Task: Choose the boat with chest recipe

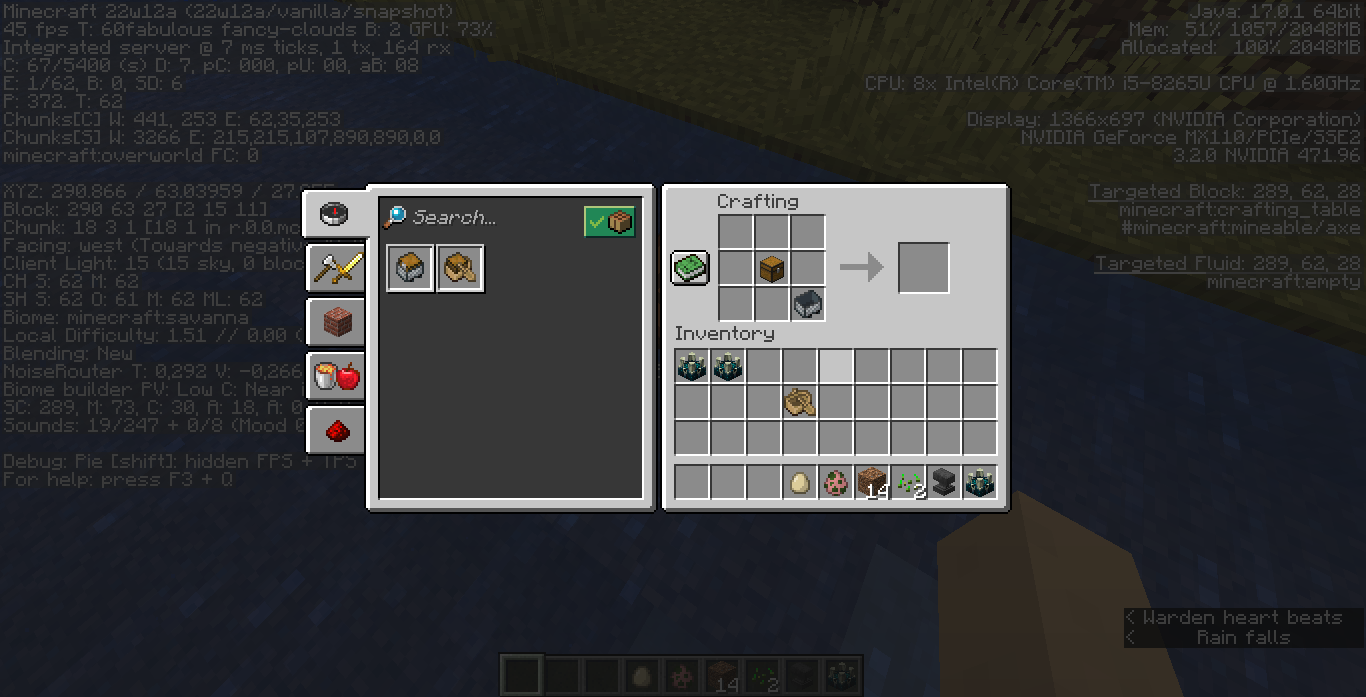Action: pos(460,268)
